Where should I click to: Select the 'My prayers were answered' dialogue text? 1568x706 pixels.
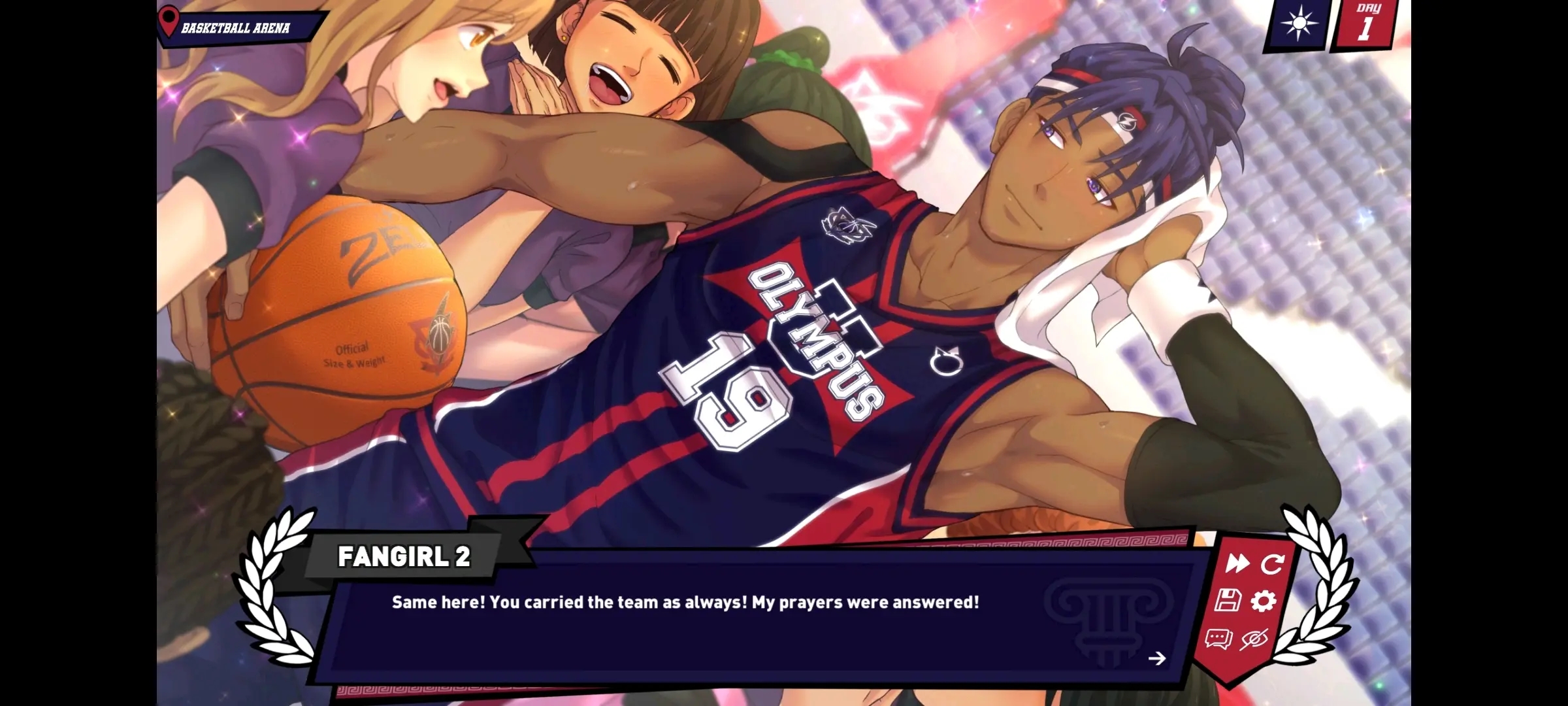(x=683, y=603)
